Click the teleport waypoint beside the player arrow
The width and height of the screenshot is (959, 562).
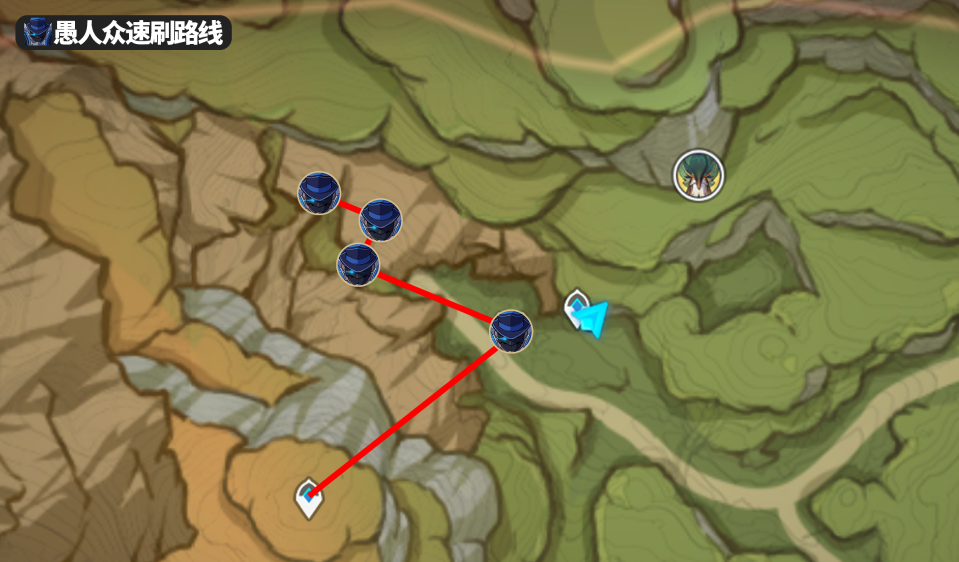575,308
